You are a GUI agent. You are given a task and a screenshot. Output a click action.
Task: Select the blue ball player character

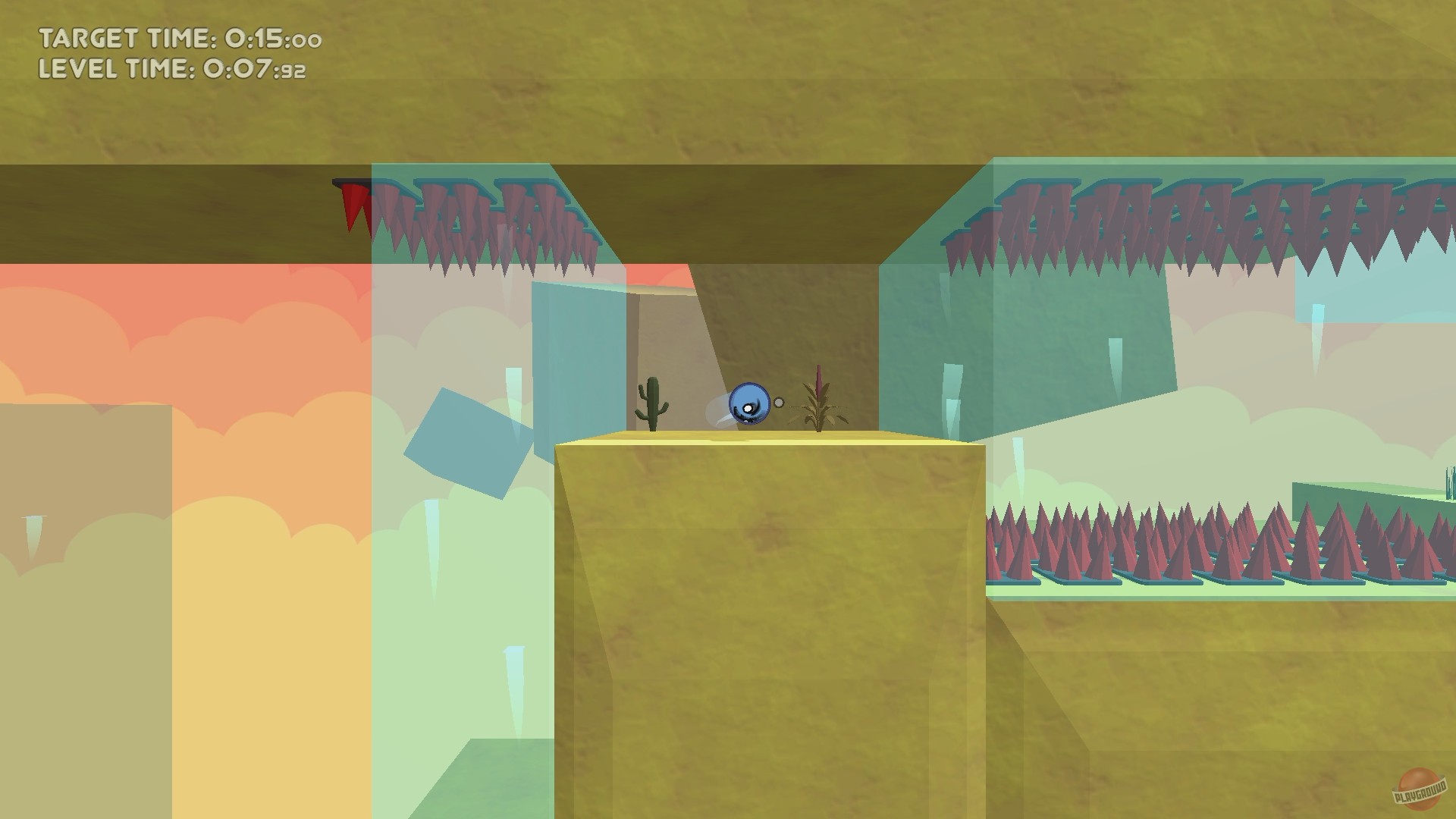(748, 403)
